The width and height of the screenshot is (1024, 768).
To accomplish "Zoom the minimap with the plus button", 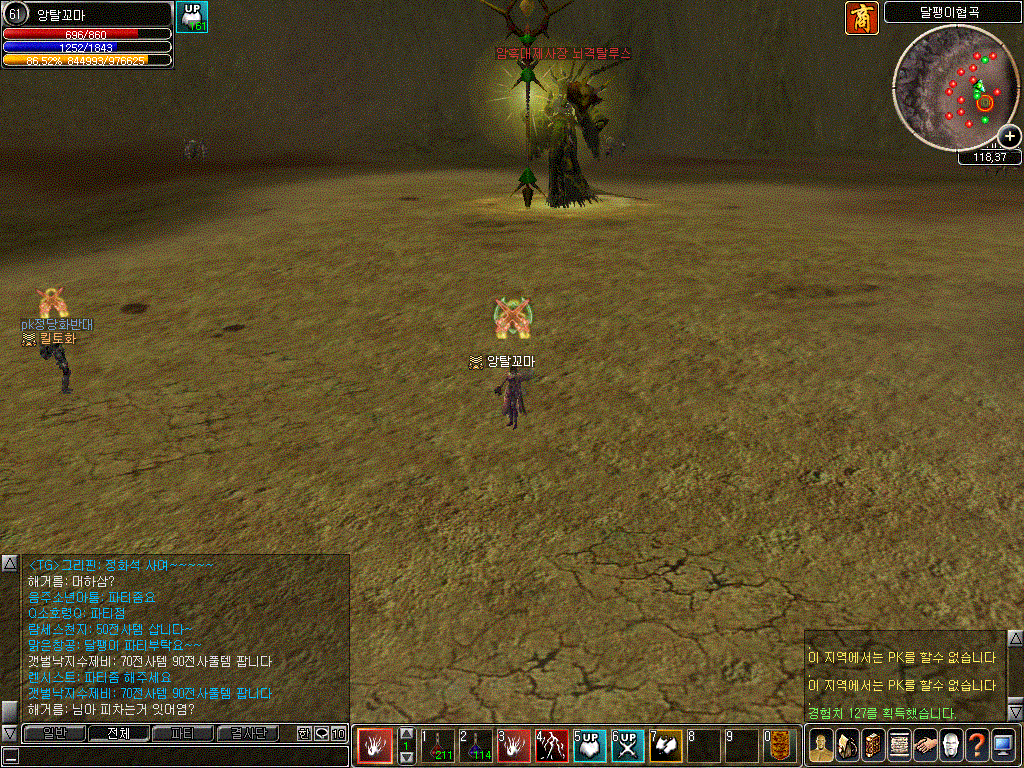I will click(x=1010, y=136).
